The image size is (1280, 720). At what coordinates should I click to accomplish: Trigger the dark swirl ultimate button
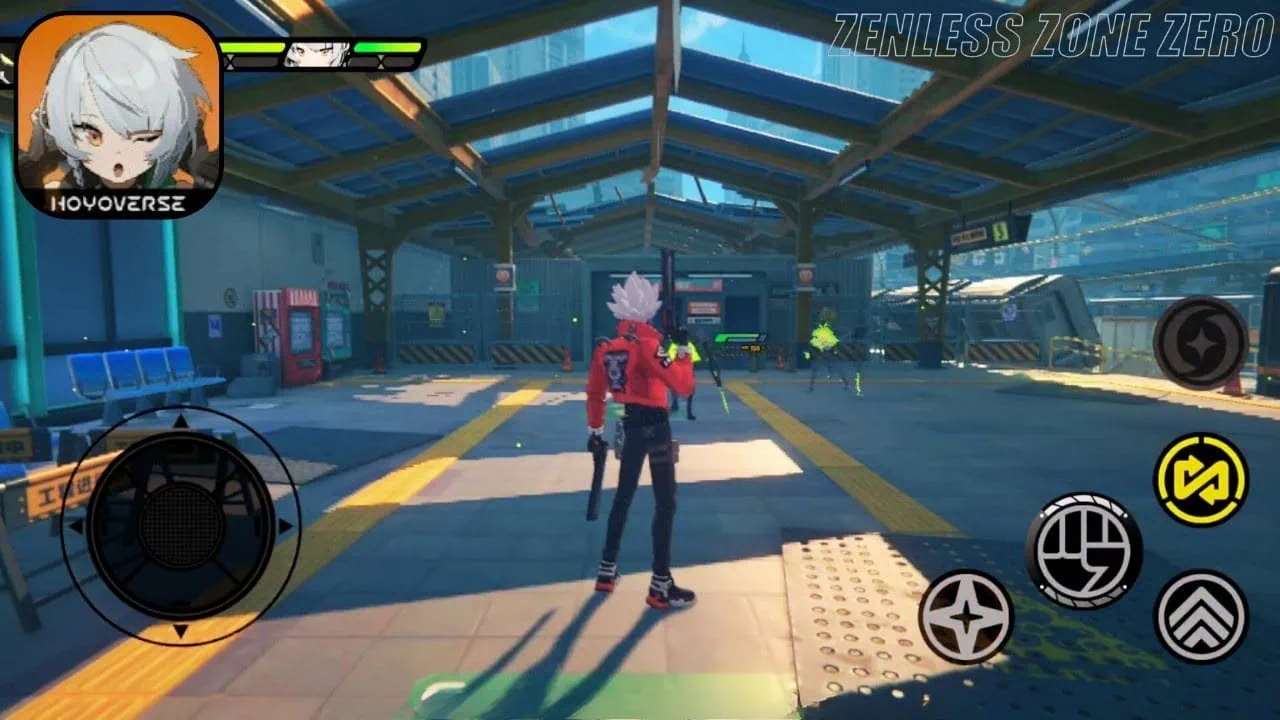(1200, 343)
